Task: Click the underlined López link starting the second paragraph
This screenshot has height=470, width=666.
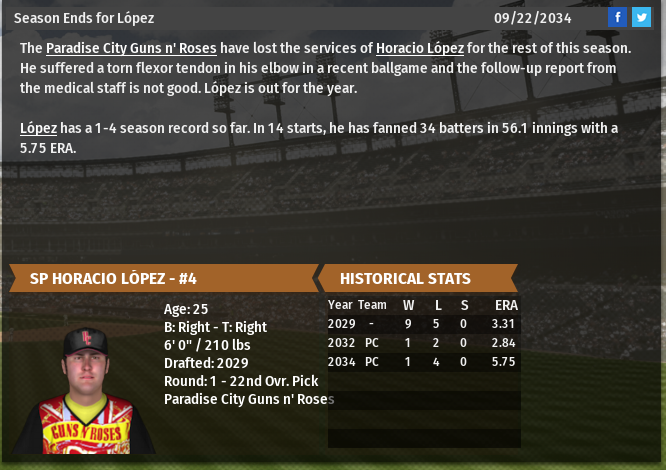Action: pos(38,128)
